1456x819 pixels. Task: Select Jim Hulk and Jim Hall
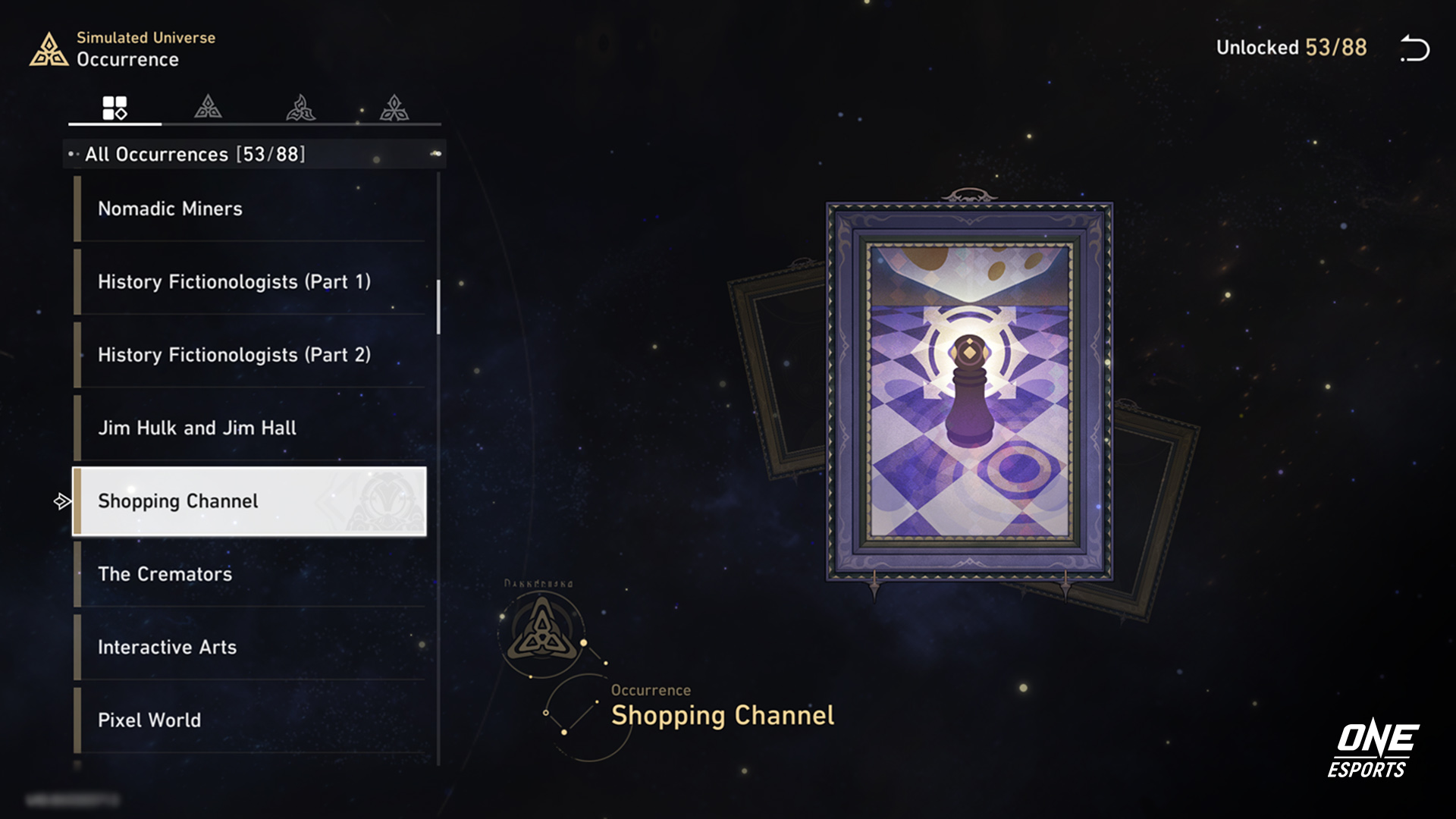coord(227,428)
